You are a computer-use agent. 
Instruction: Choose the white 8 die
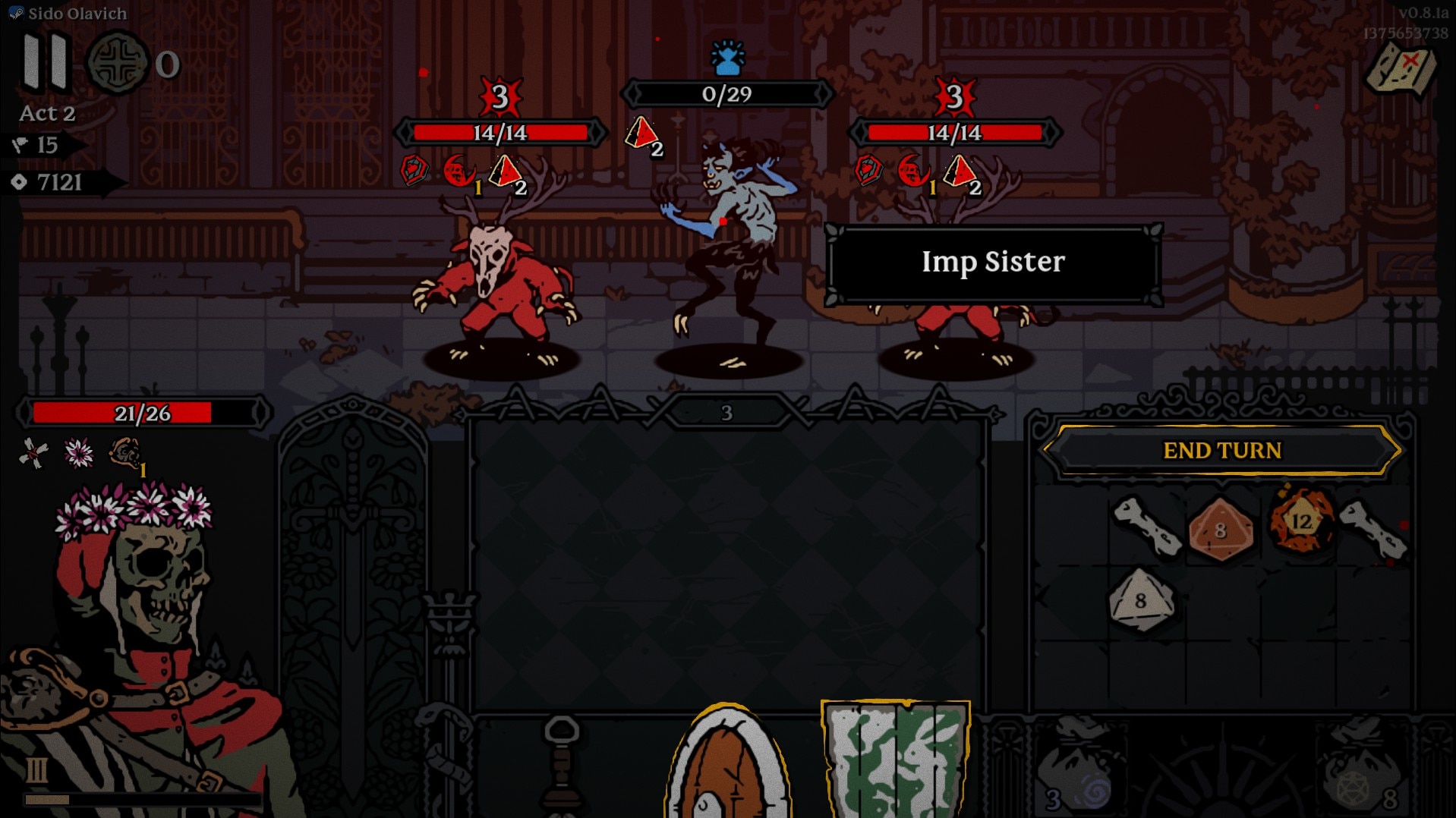[1140, 601]
